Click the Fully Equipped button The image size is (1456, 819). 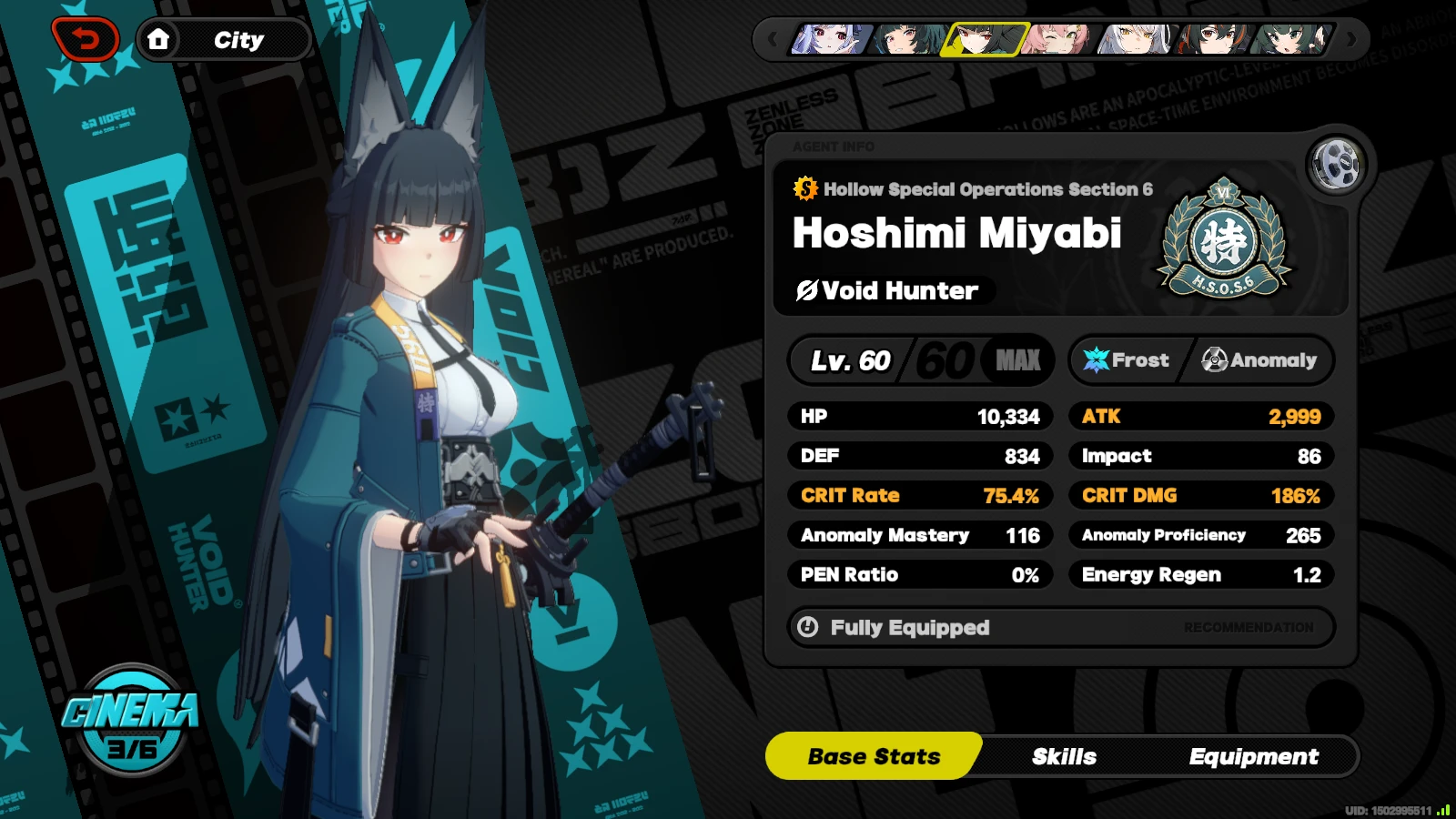click(x=909, y=627)
